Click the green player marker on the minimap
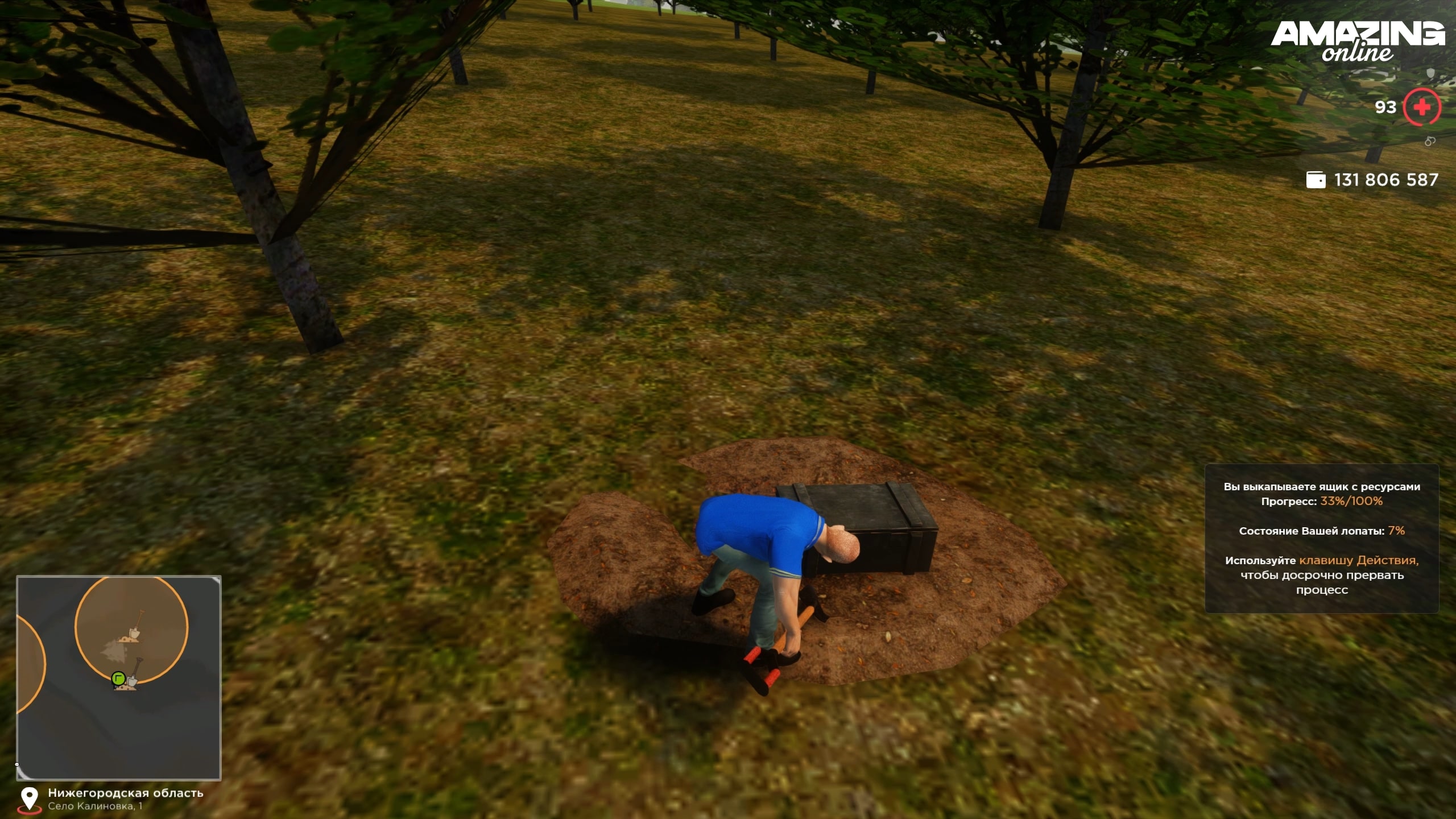1456x819 pixels. pos(118,678)
